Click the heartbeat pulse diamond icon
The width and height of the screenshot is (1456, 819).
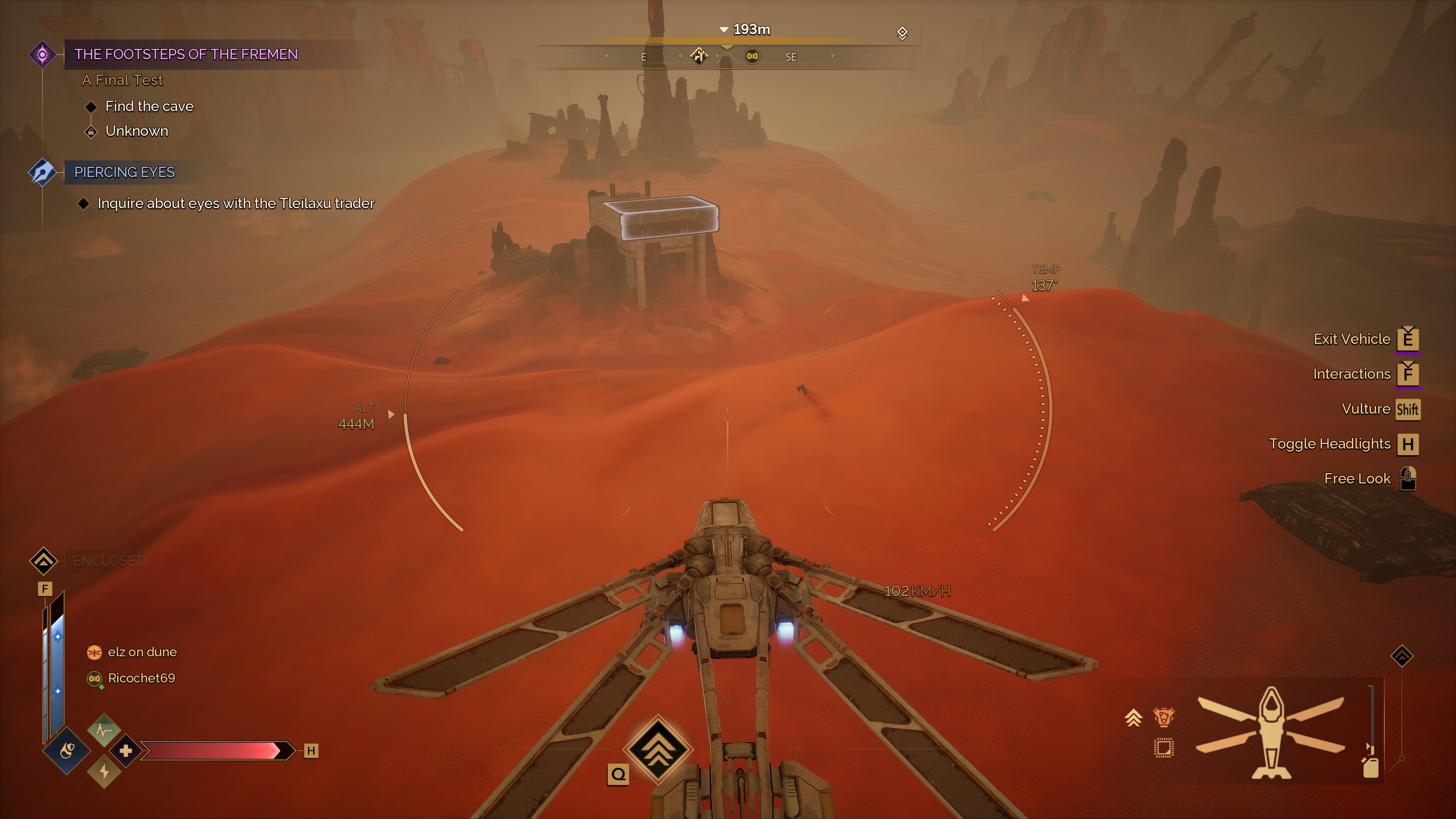104,730
